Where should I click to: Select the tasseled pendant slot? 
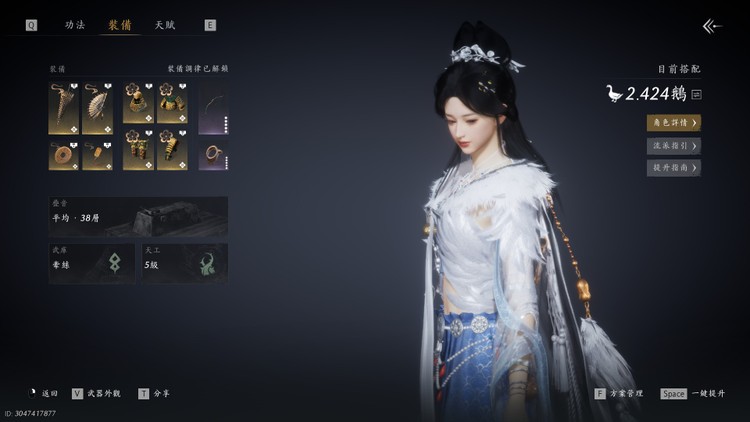point(97,155)
